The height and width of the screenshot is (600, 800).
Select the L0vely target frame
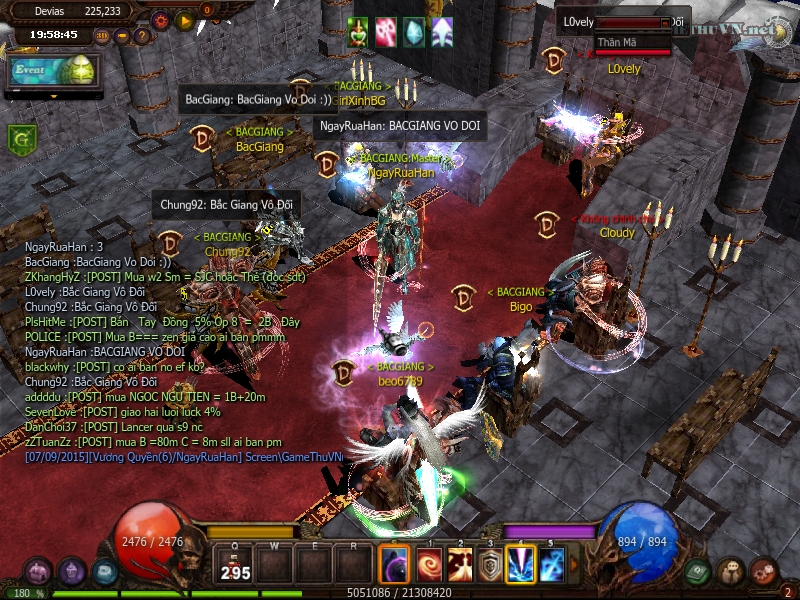coord(620,22)
